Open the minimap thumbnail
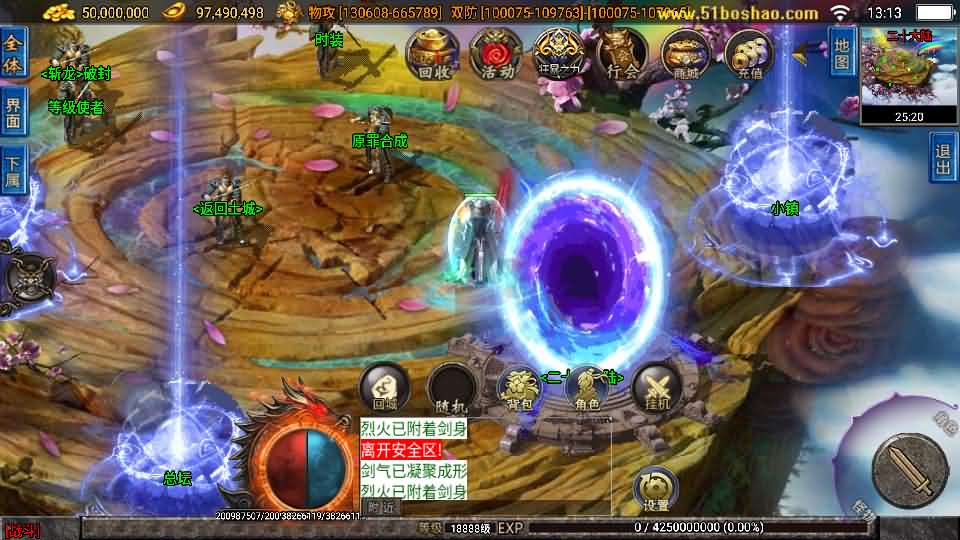 click(x=909, y=66)
